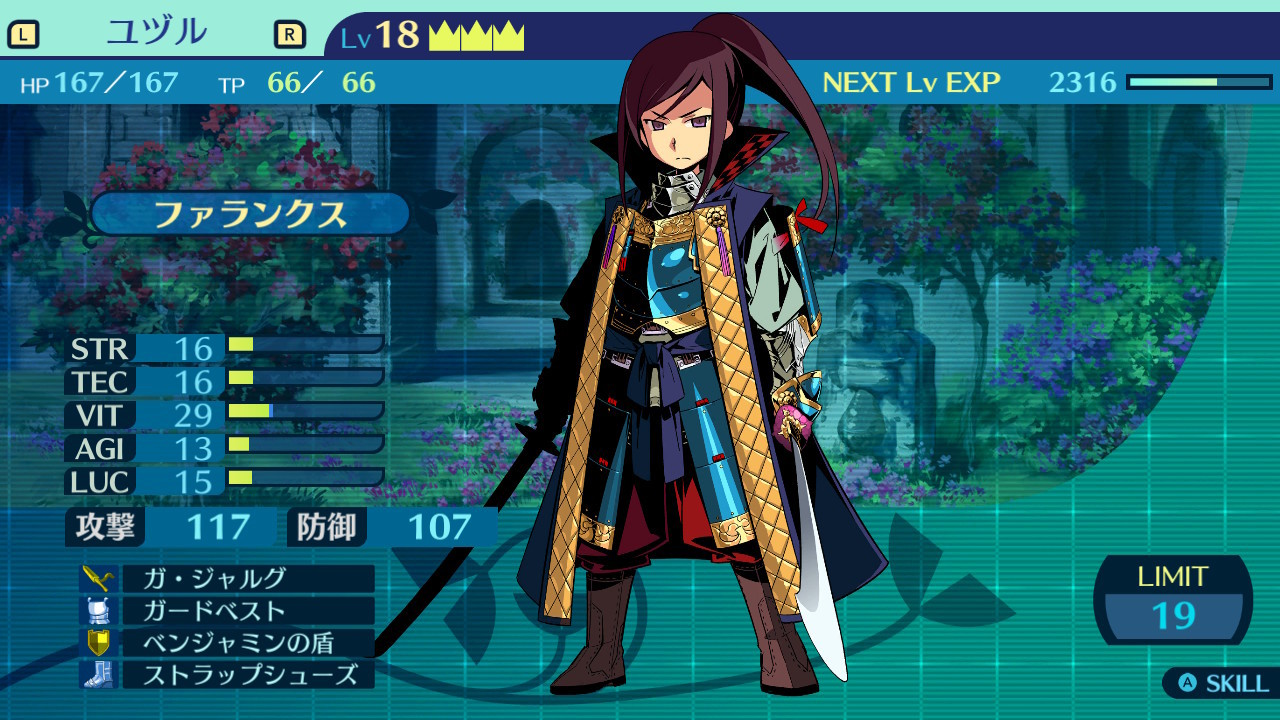This screenshot has width=1280, height=720.
Task: Click the ファランクス class label
Action: [250, 214]
